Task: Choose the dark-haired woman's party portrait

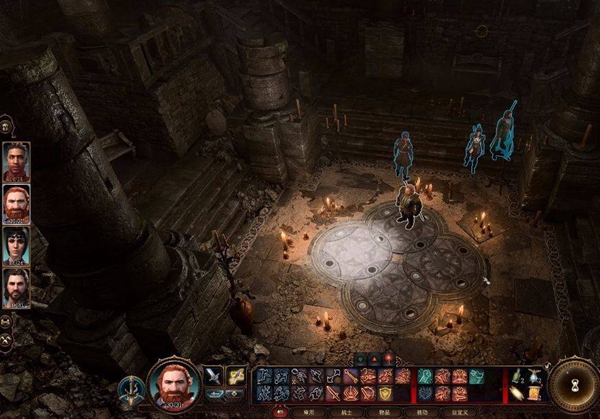Action: coord(16,246)
